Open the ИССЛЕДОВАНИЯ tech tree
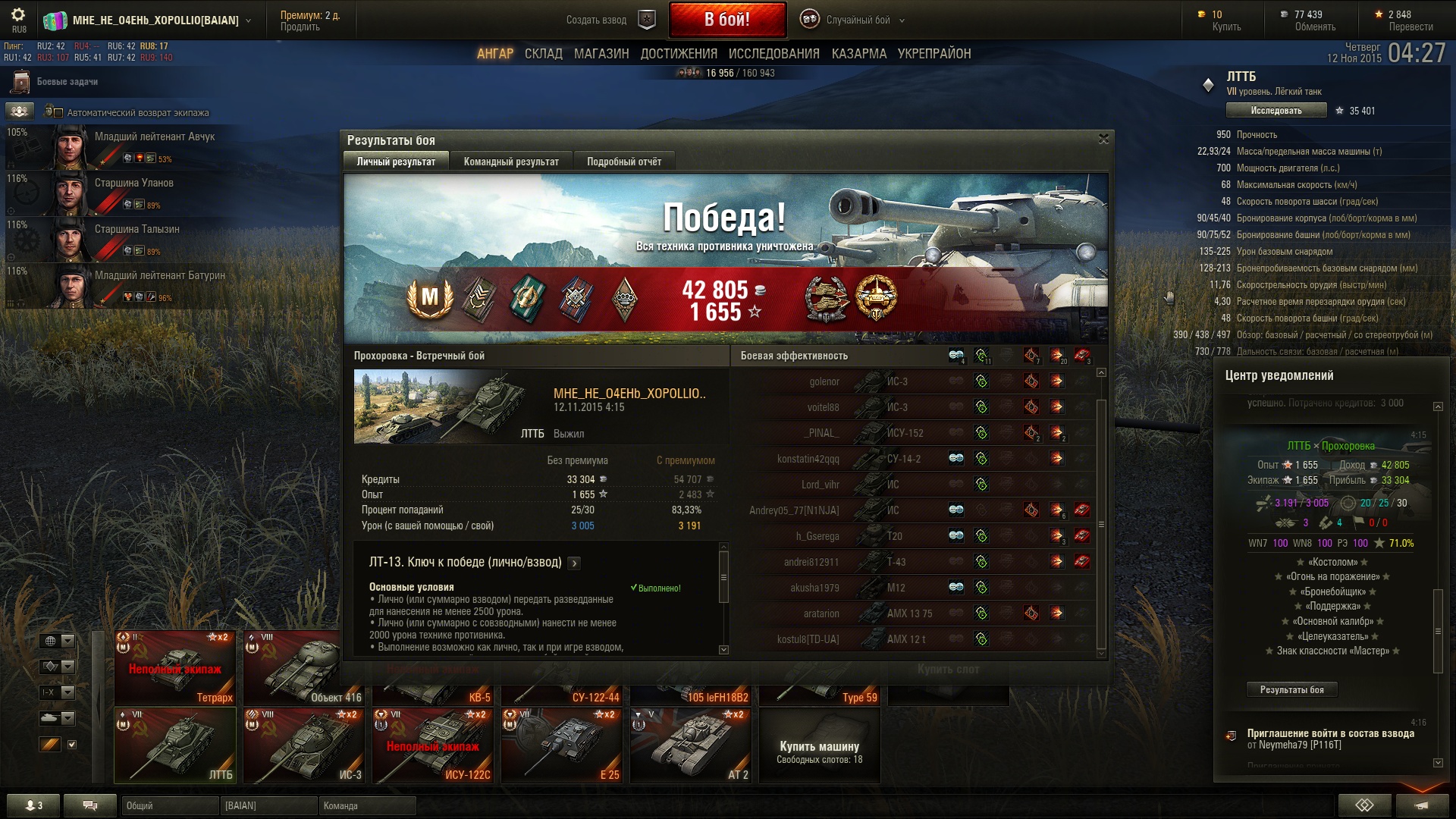This screenshot has width=1456, height=819. [x=773, y=54]
